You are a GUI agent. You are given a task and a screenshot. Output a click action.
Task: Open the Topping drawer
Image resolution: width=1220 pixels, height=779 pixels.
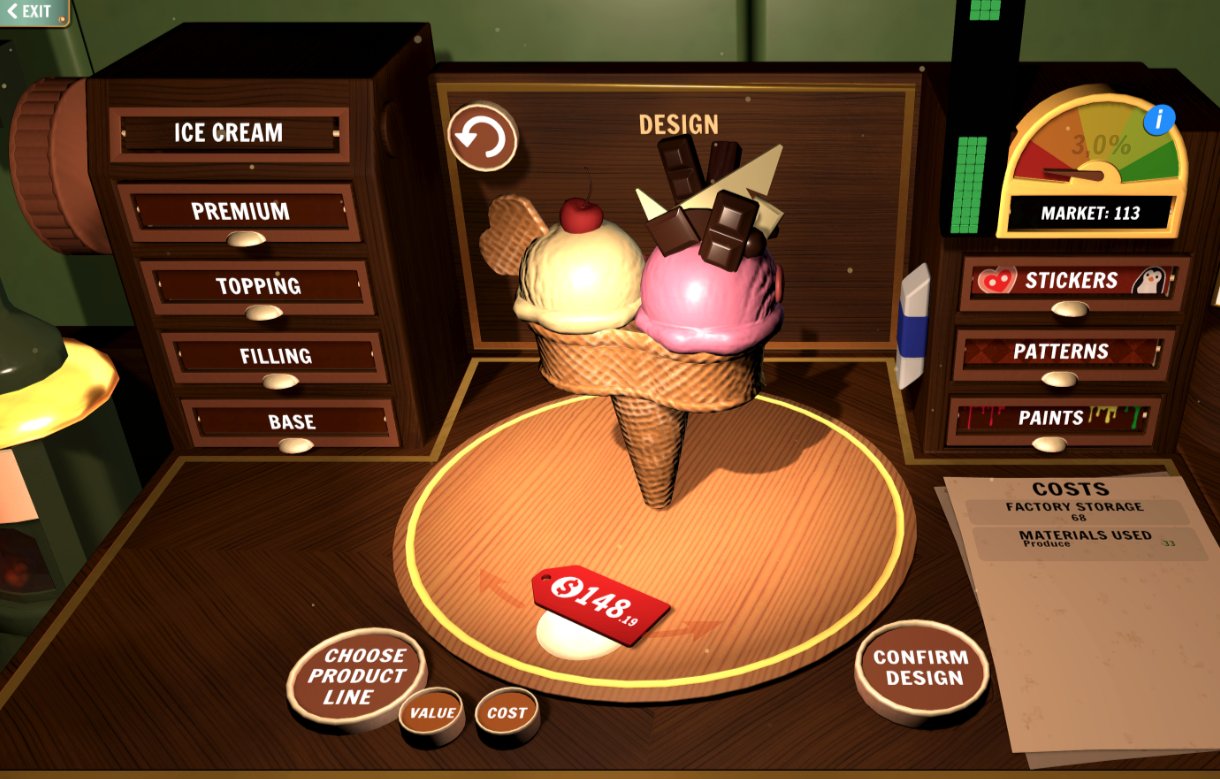(x=258, y=287)
